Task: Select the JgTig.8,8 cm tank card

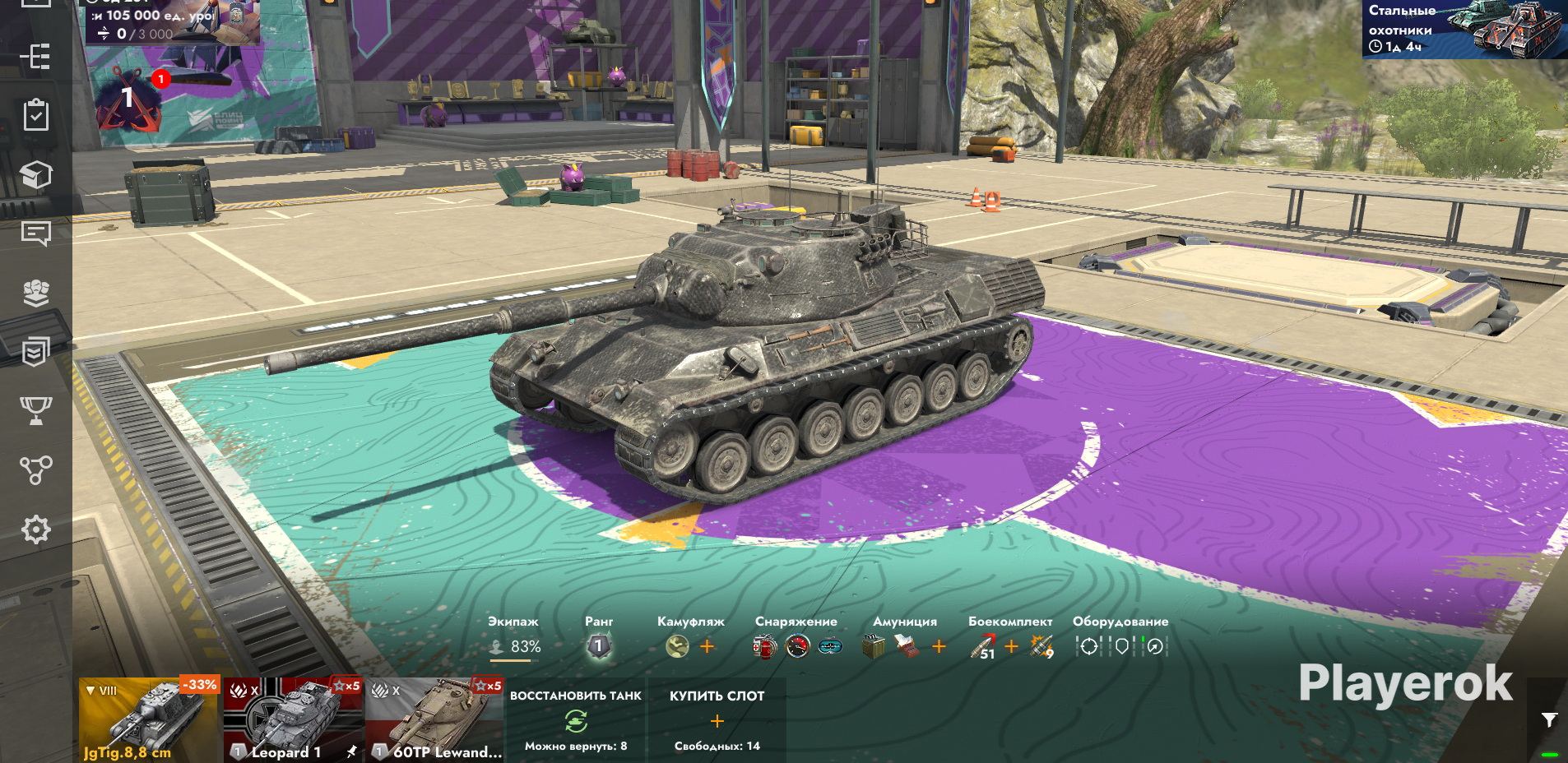Action: (150, 720)
